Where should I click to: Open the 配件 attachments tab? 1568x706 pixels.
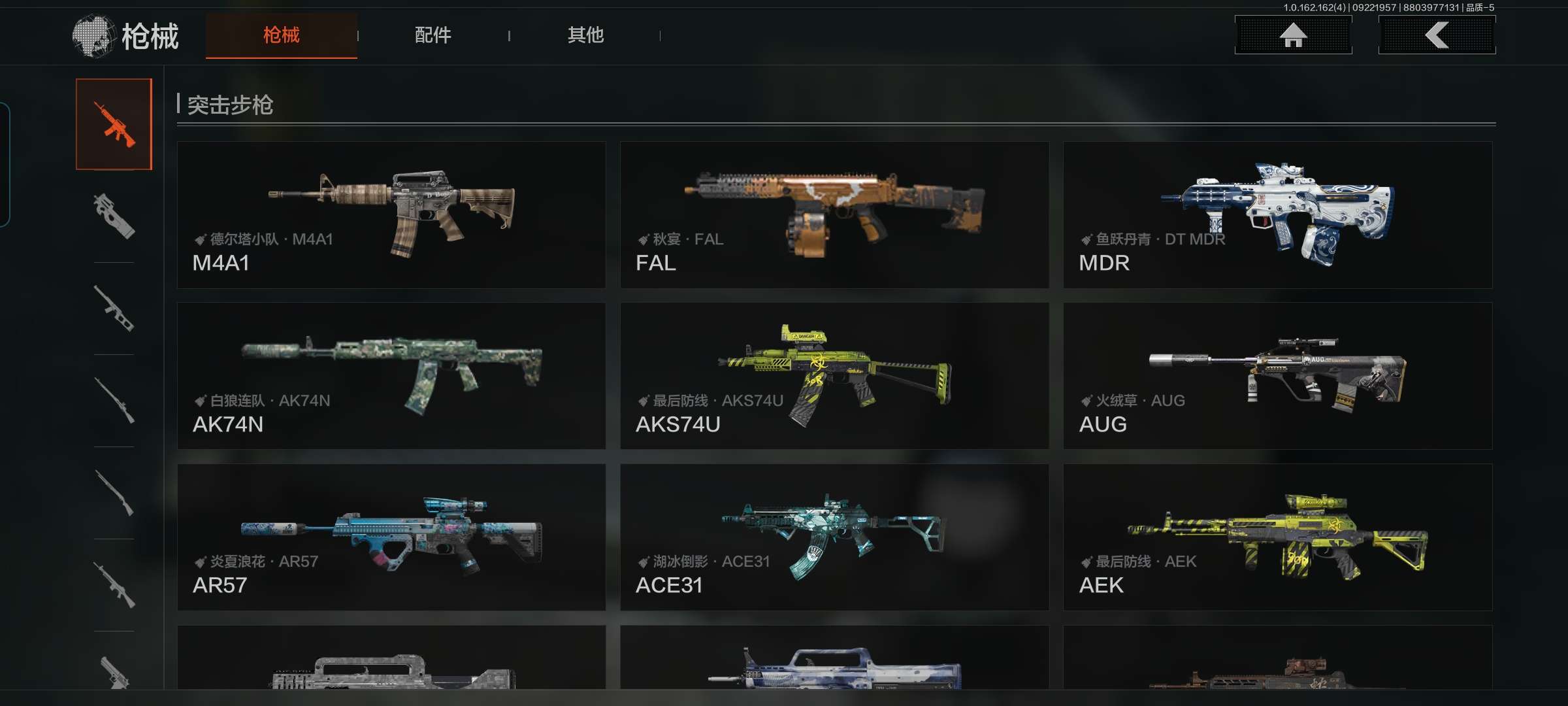coord(433,35)
